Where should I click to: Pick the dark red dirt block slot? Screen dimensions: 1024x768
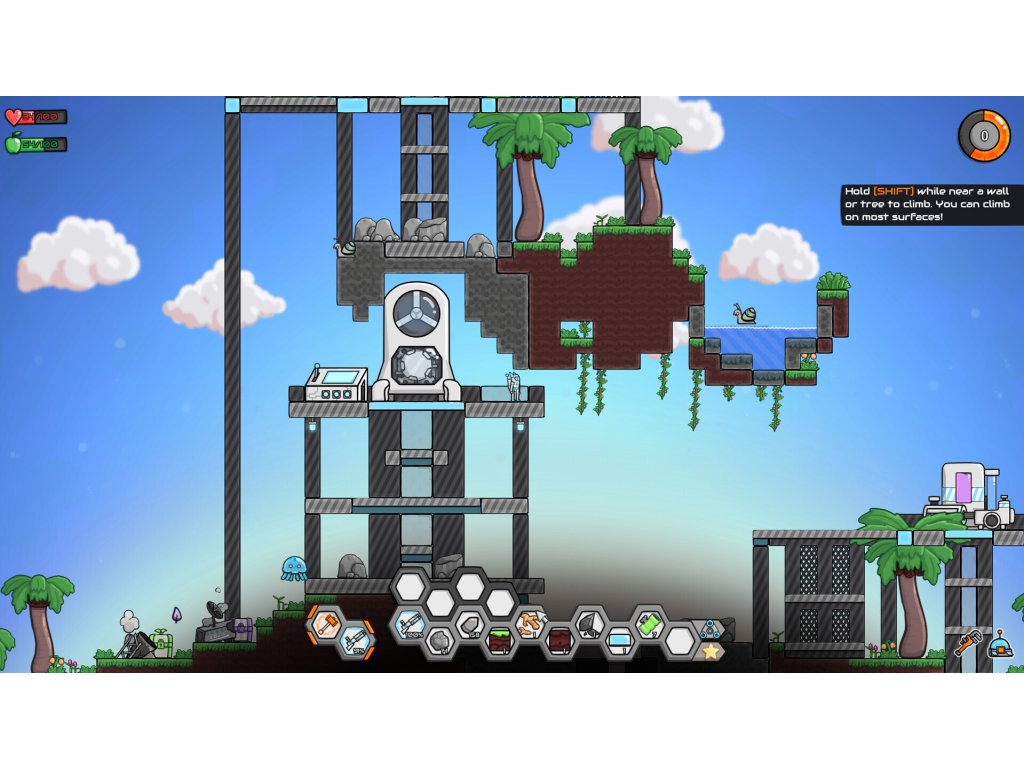tap(559, 641)
